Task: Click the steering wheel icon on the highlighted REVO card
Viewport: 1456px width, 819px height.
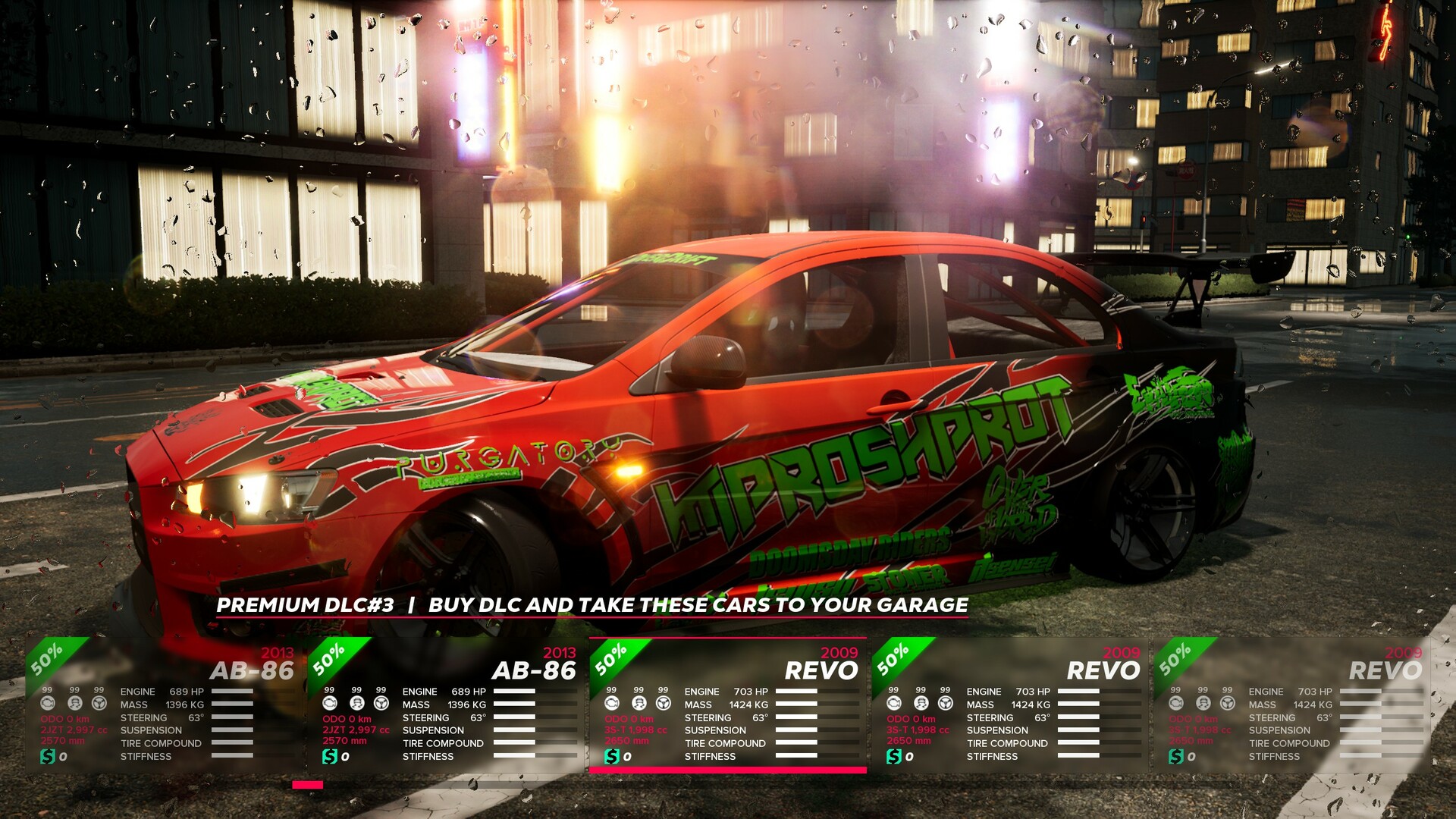Action: [664, 703]
